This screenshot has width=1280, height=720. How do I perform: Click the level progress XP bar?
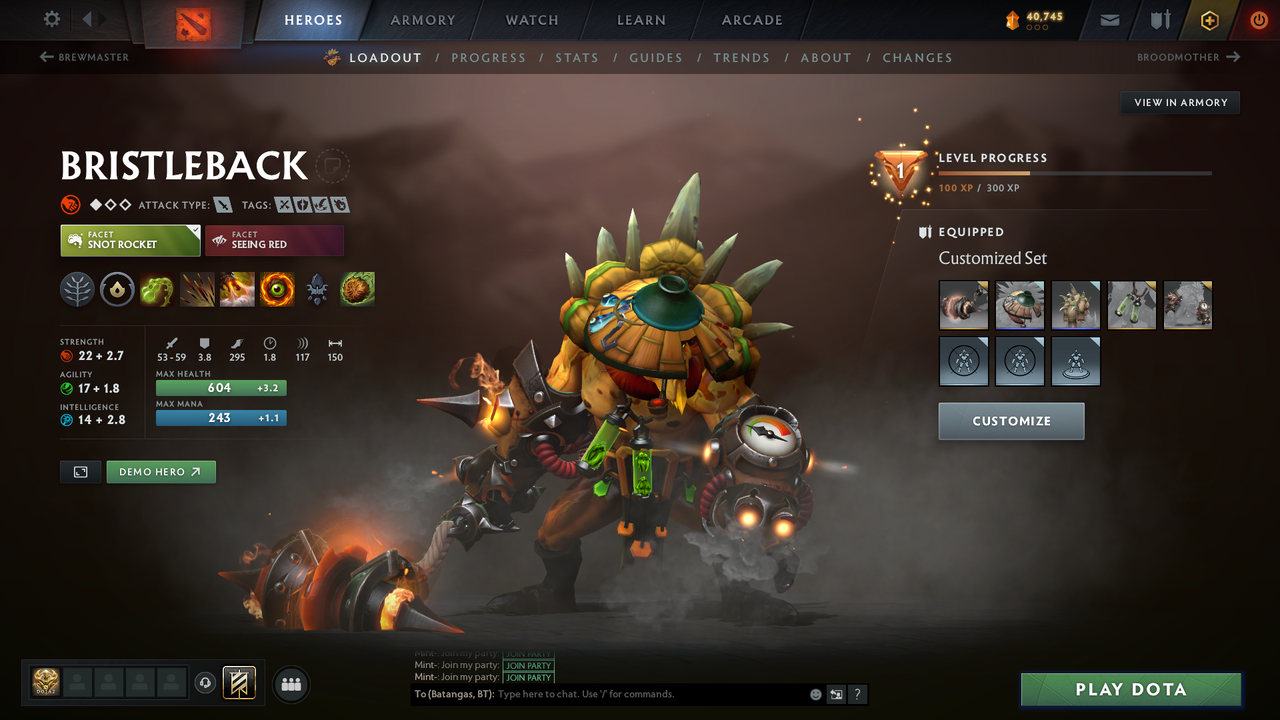pyautogui.click(x=1075, y=172)
